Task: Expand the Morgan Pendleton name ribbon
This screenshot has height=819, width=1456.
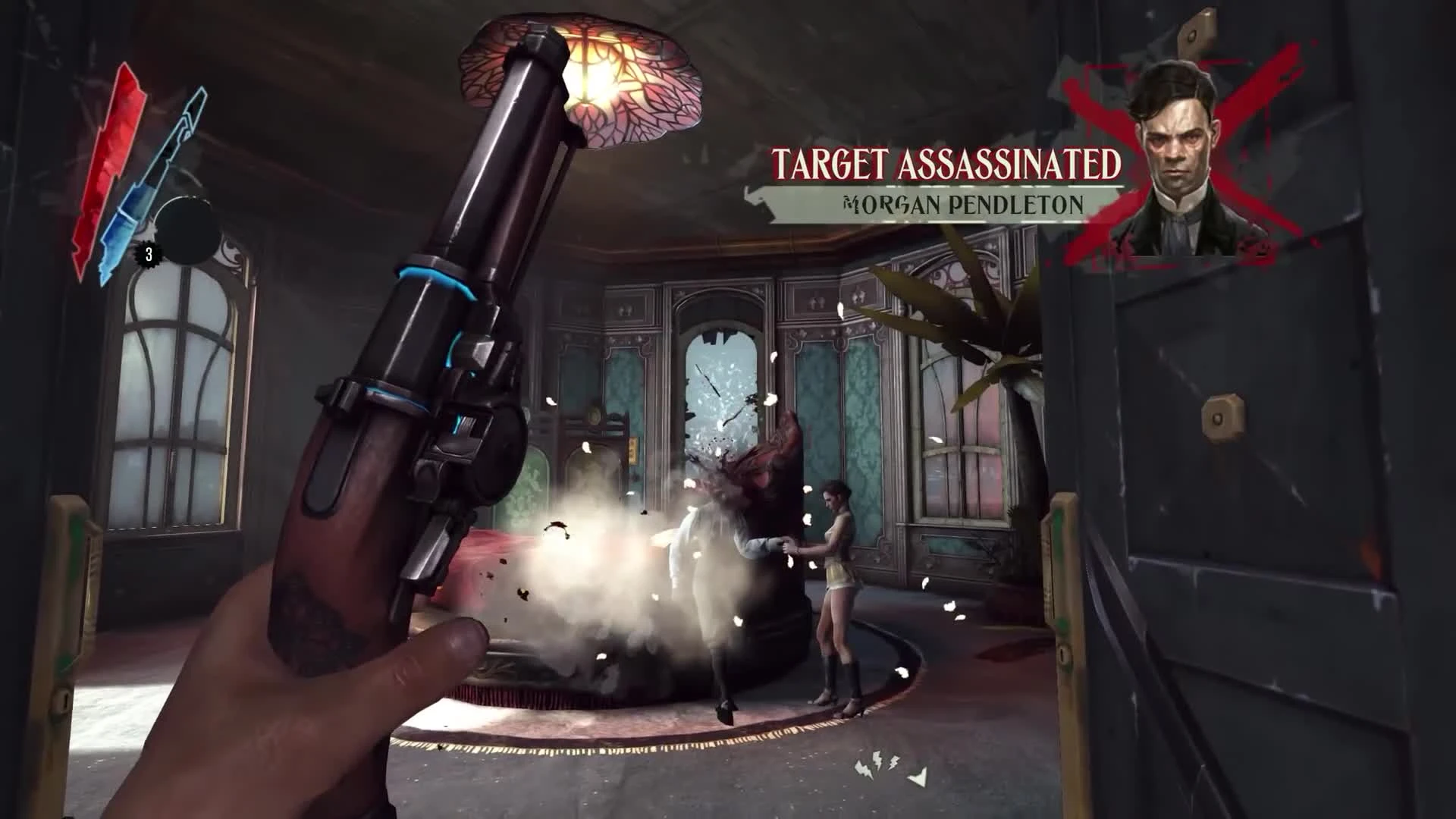Action: pyautogui.click(x=963, y=203)
